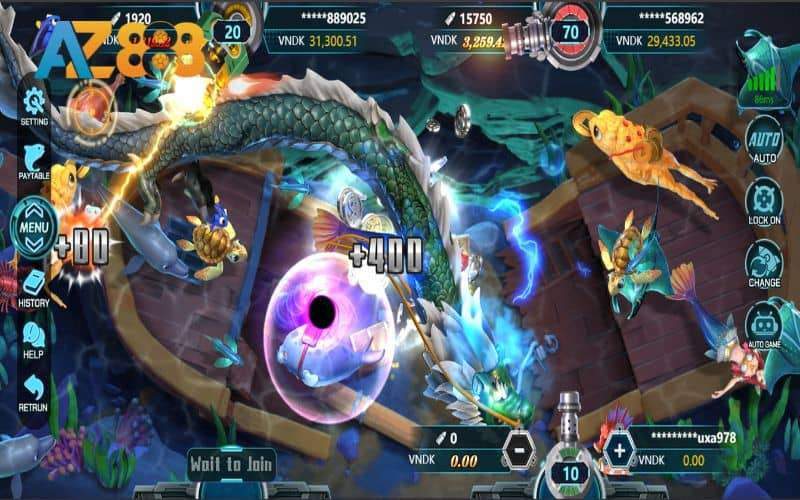Toggle the Auto fire button
The image size is (800, 500).
click(x=764, y=143)
